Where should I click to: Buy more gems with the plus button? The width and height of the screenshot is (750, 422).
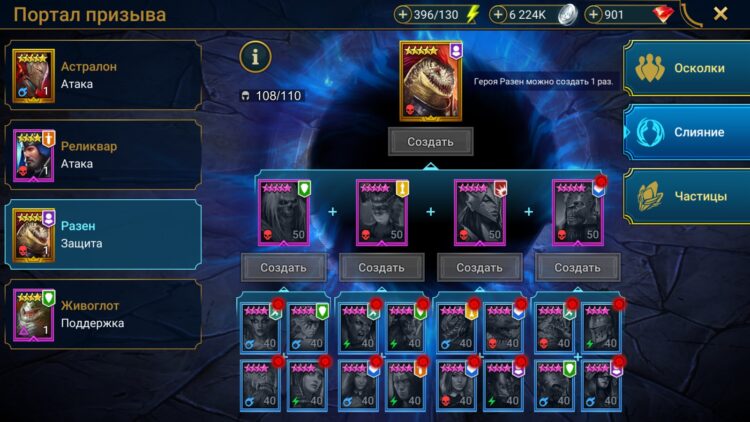(593, 15)
